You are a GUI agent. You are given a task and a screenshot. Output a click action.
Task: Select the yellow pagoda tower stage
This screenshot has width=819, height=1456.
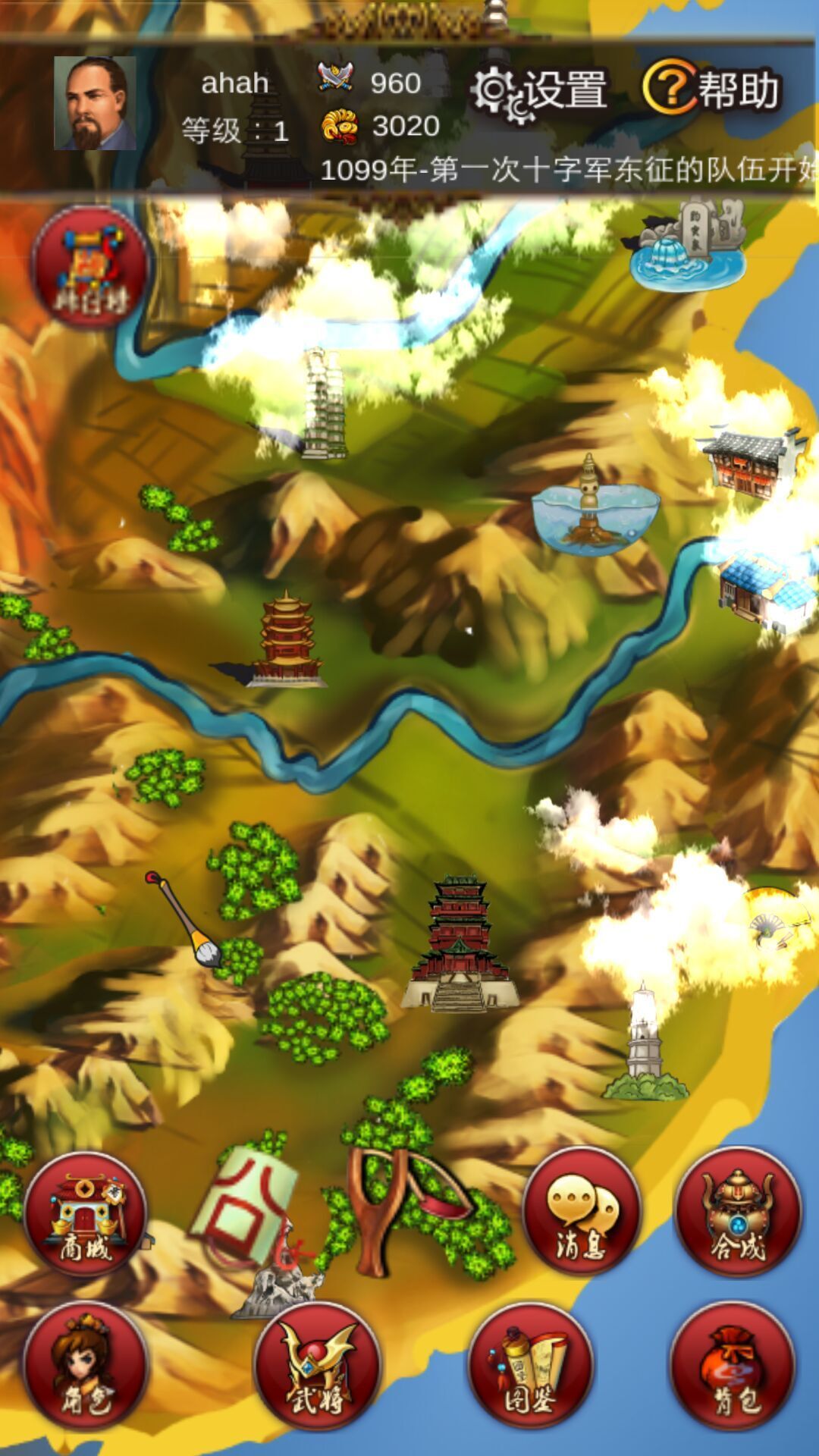tap(284, 641)
